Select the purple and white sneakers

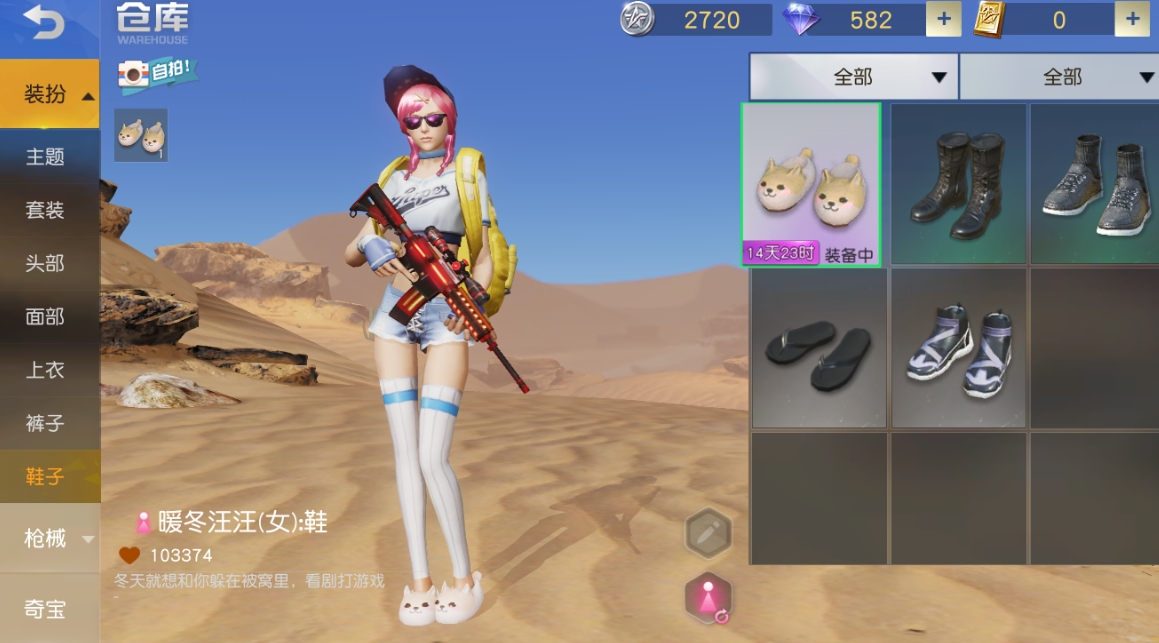958,348
